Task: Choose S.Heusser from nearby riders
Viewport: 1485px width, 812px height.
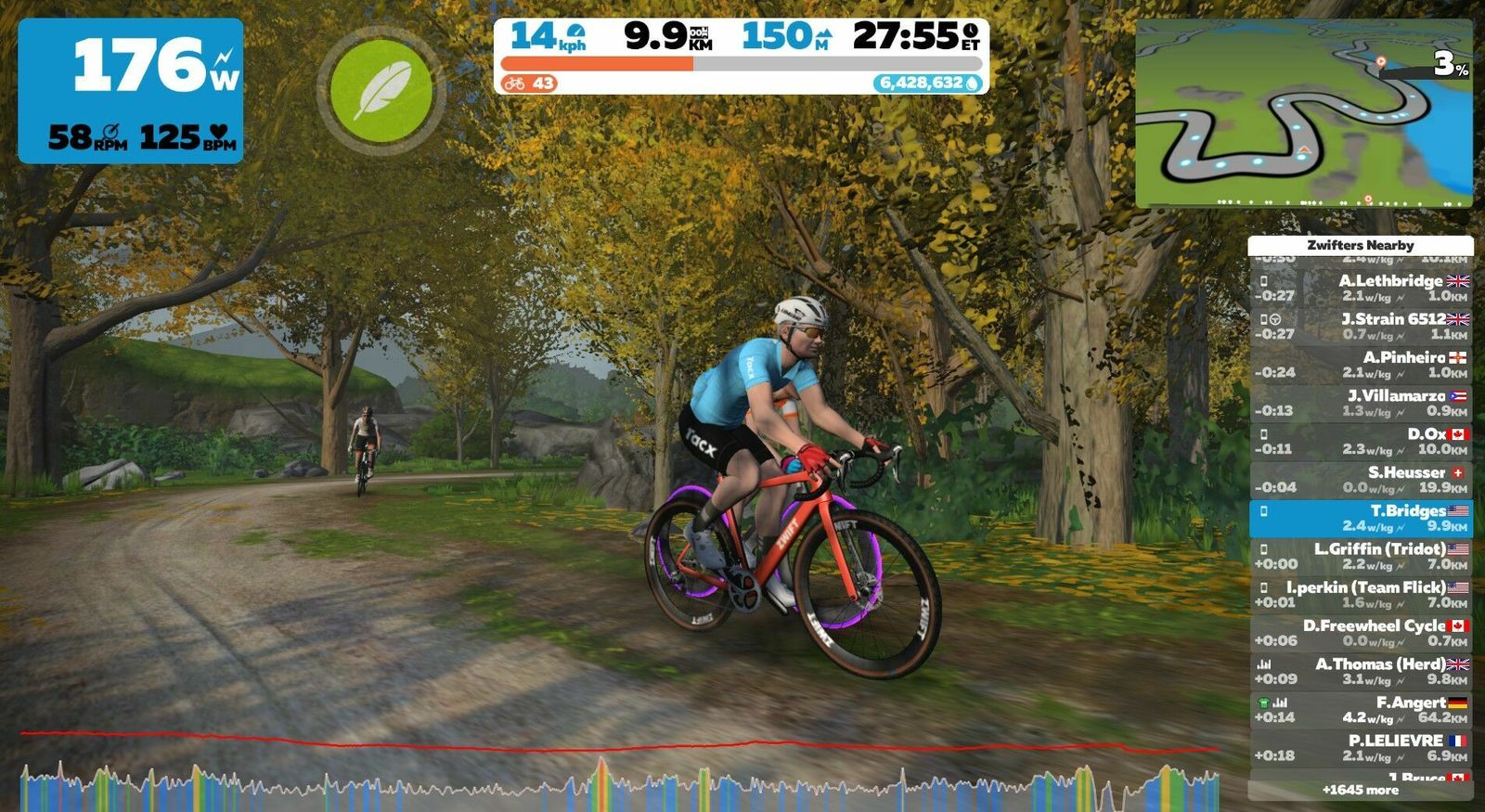Action: tap(1361, 479)
